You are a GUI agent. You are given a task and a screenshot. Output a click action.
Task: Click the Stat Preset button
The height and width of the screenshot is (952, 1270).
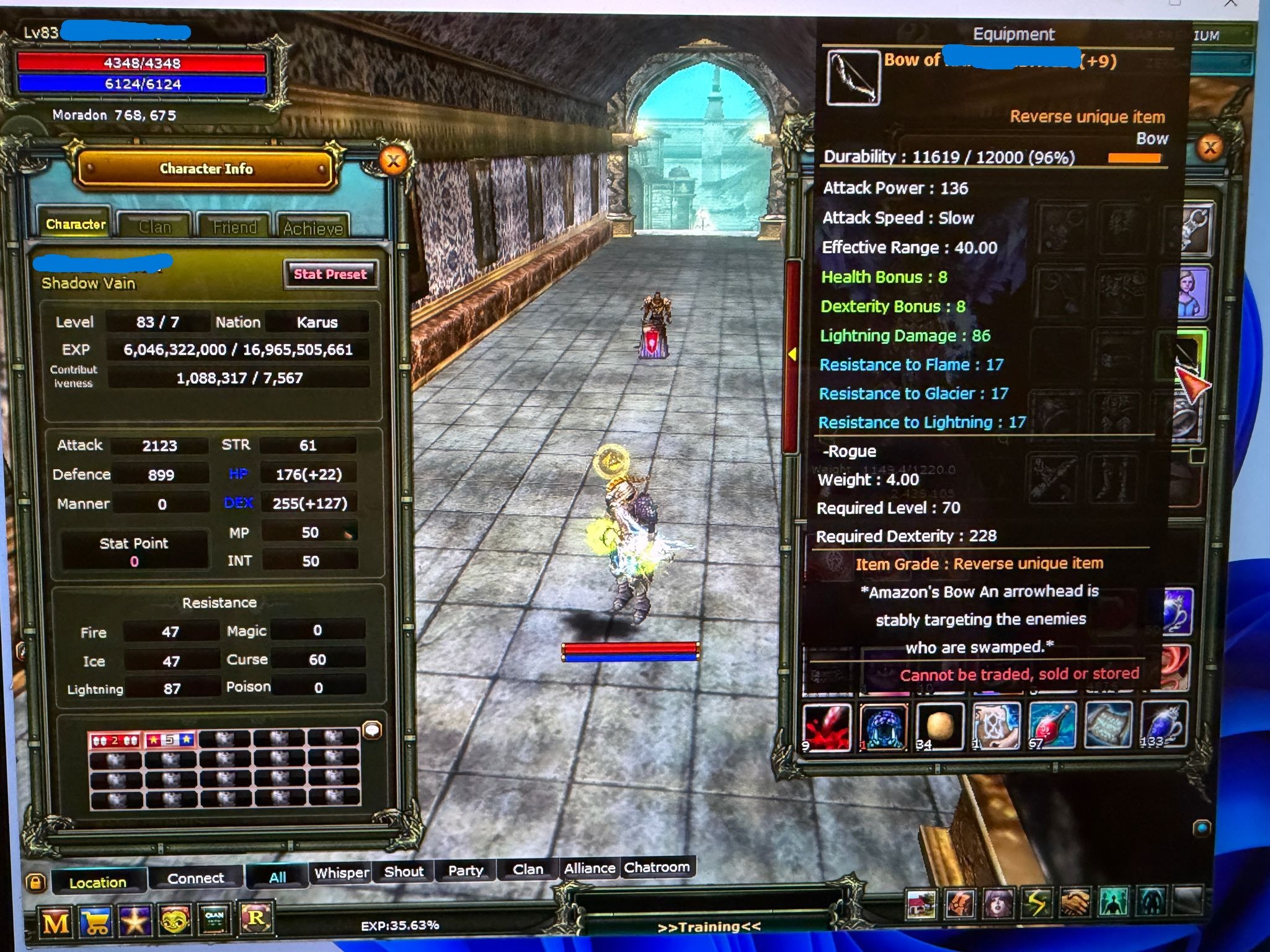click(x=331, y=275)
